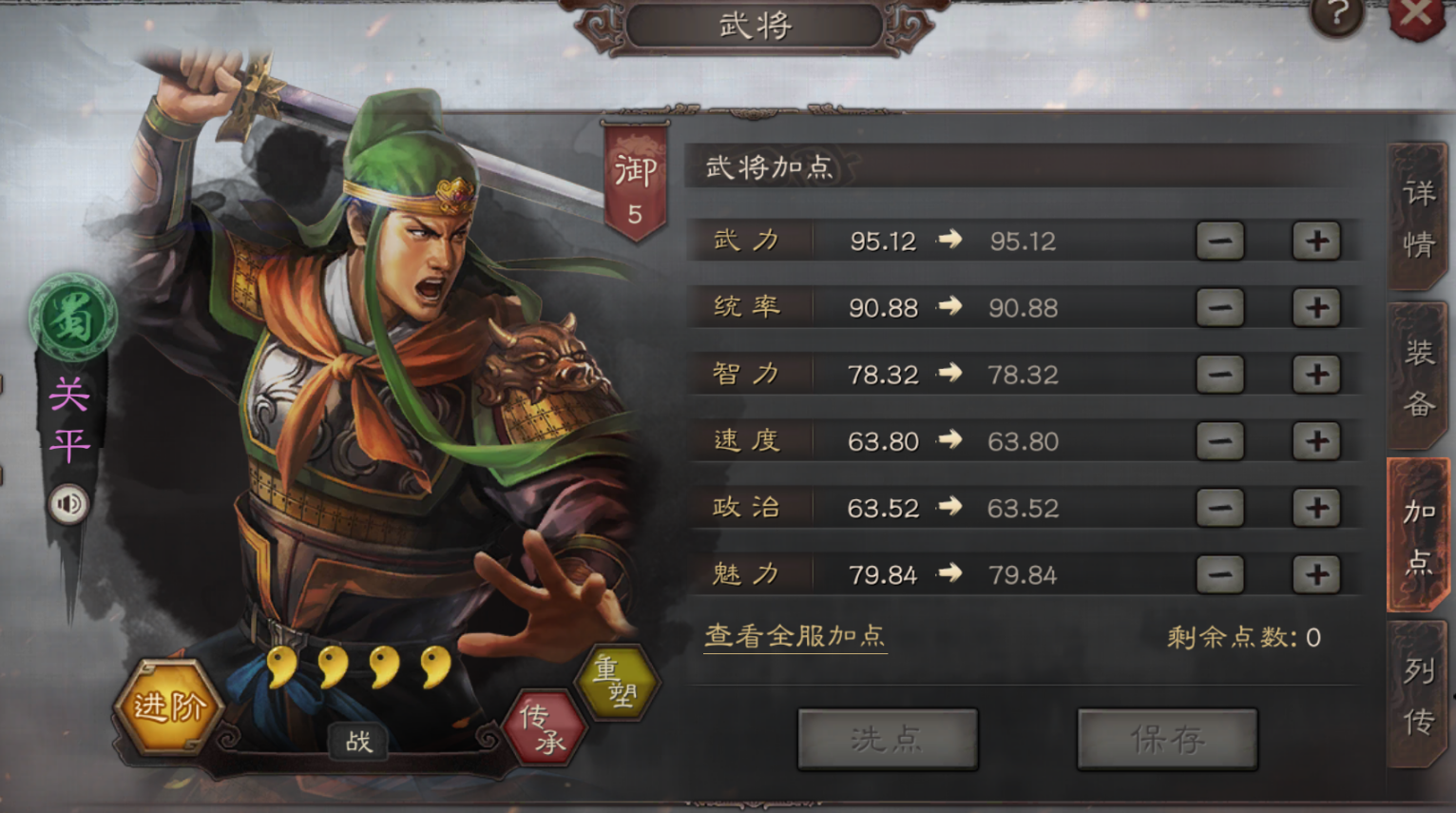1456x813 pixels.
Task: Increase 武力 with its plus stepper
Action: click(x=1315, y=240)
